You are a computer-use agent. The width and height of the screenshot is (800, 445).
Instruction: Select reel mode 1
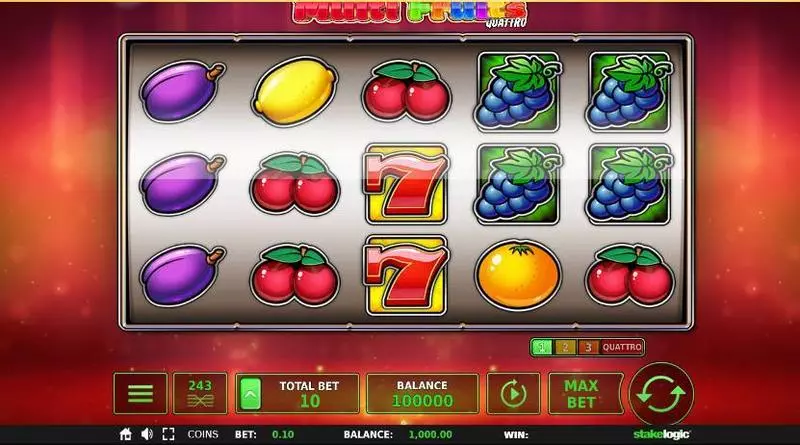(541, 347)
